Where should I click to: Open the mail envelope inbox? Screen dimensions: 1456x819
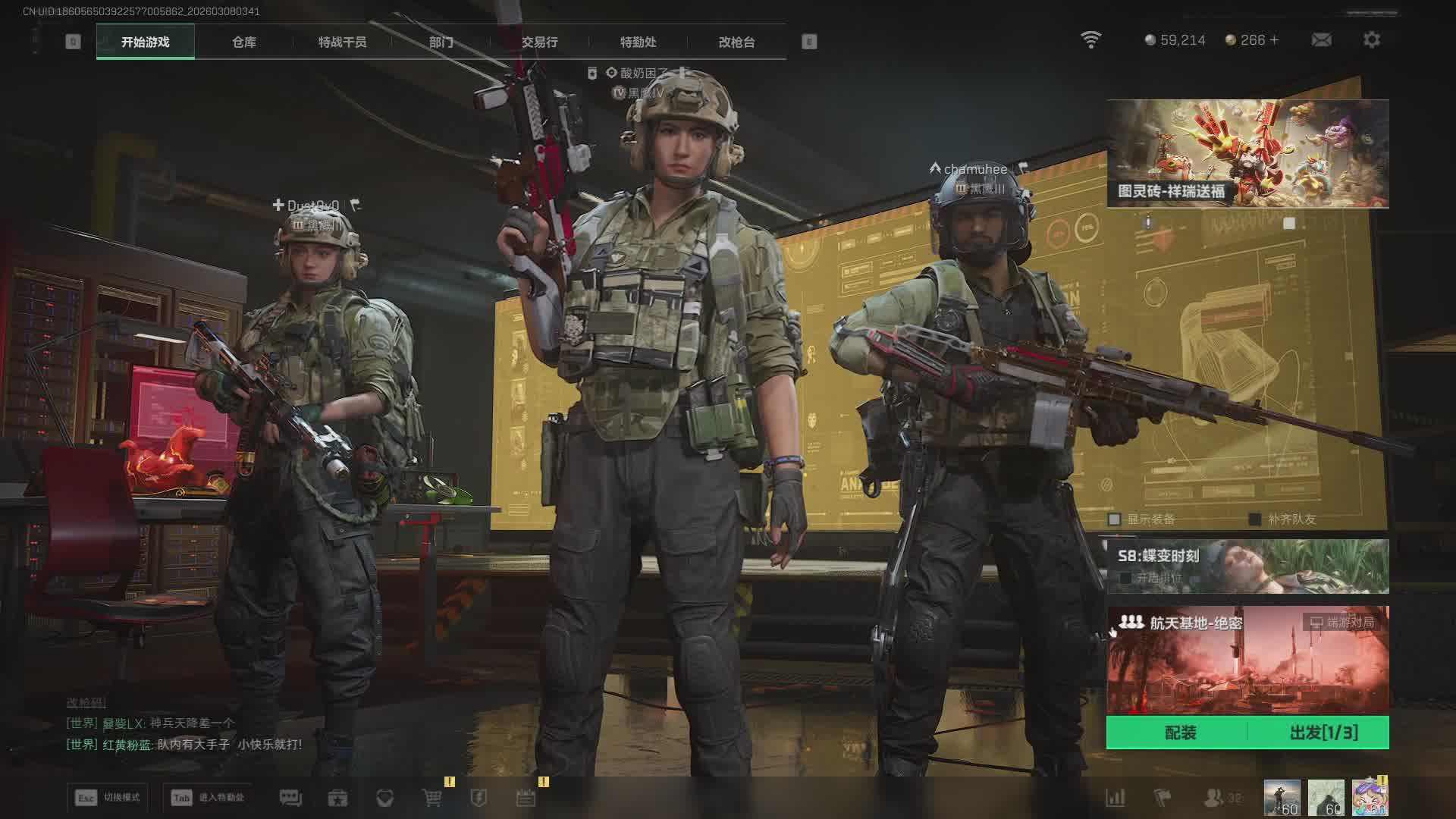pos(1321,39)
